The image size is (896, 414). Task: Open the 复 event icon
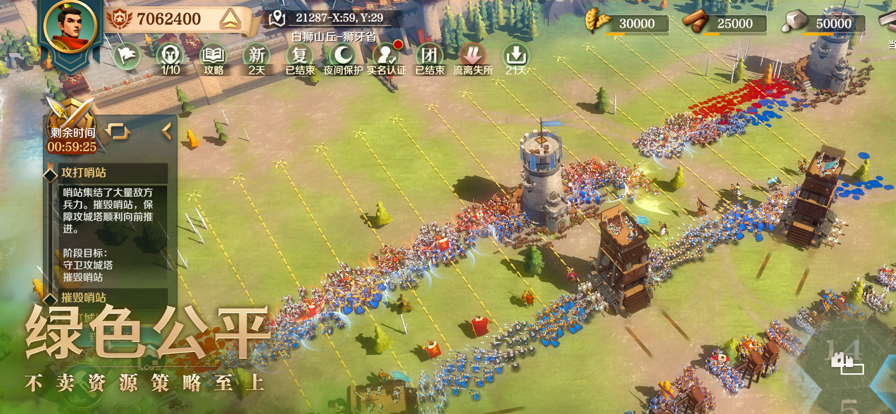coord(300,56)
